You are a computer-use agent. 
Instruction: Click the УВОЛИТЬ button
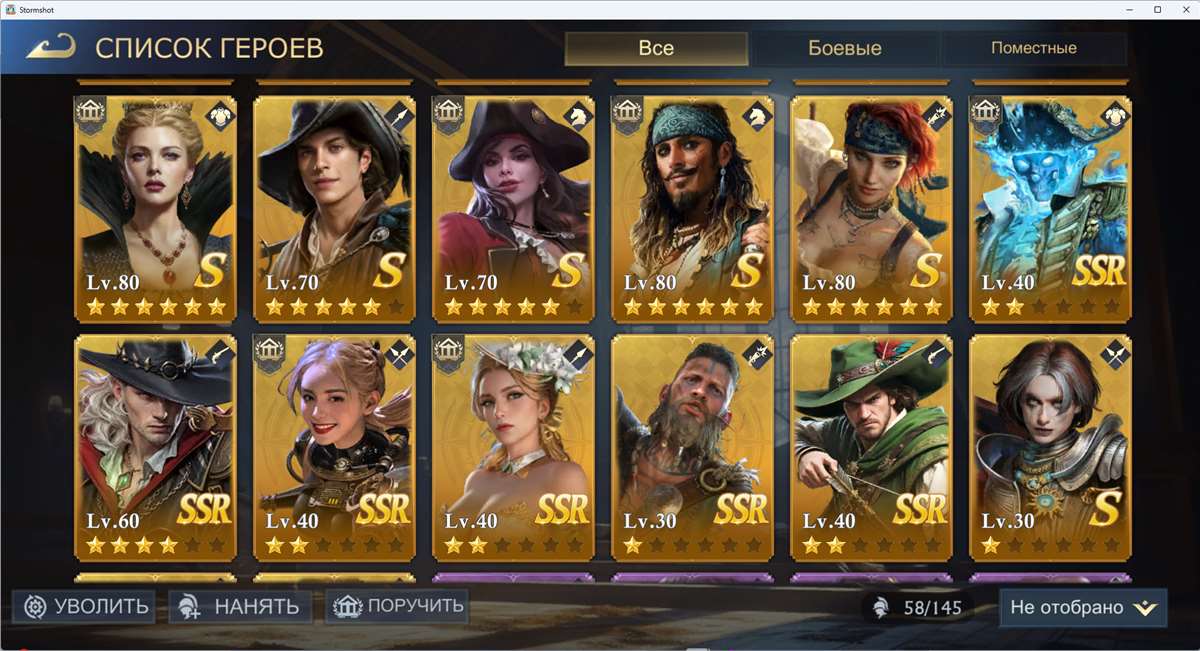(x=85, y=606)
